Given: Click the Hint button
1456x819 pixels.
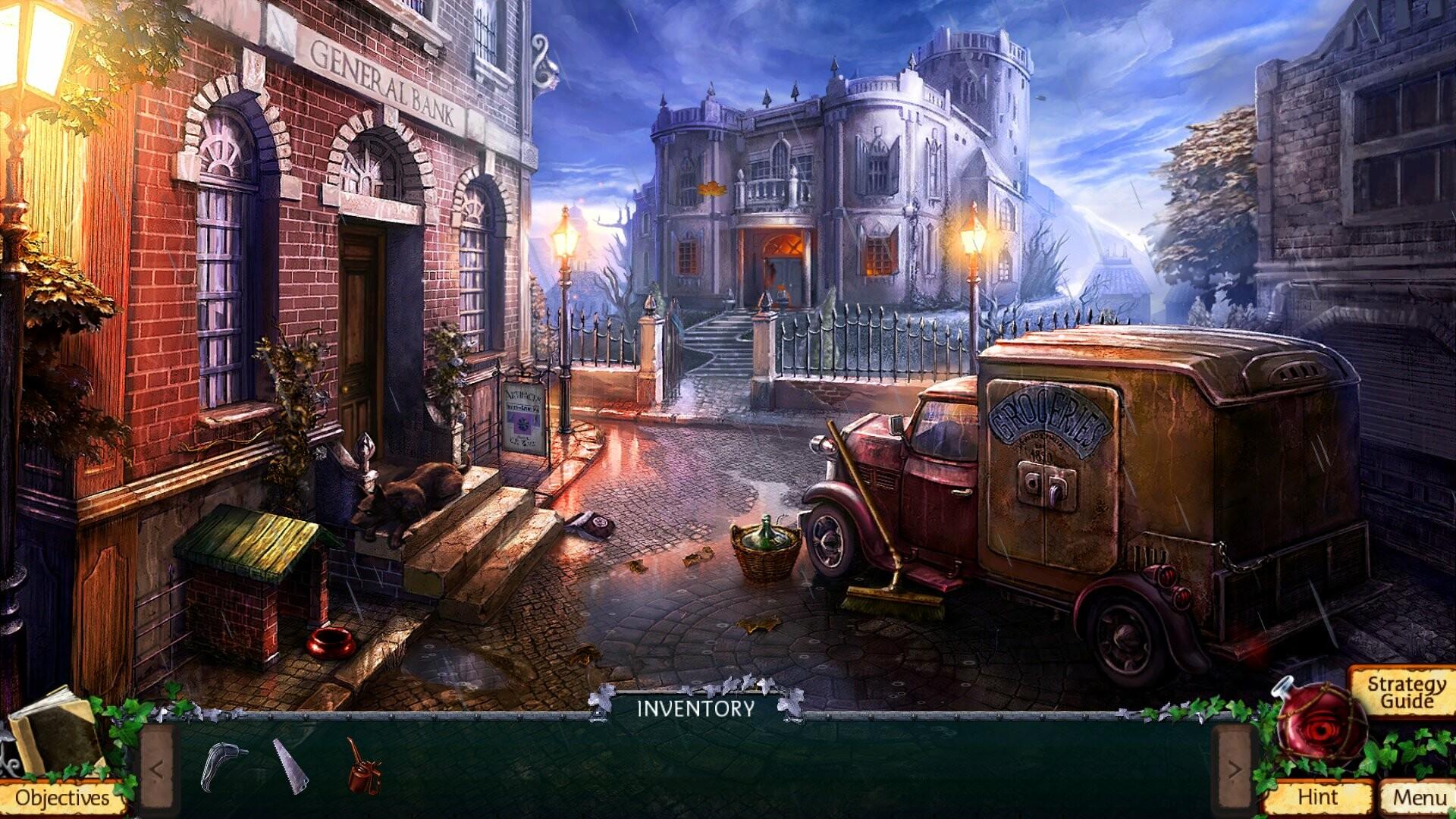Looking at the screenshot, I should pyautogui.click(x=1321, y=797).
